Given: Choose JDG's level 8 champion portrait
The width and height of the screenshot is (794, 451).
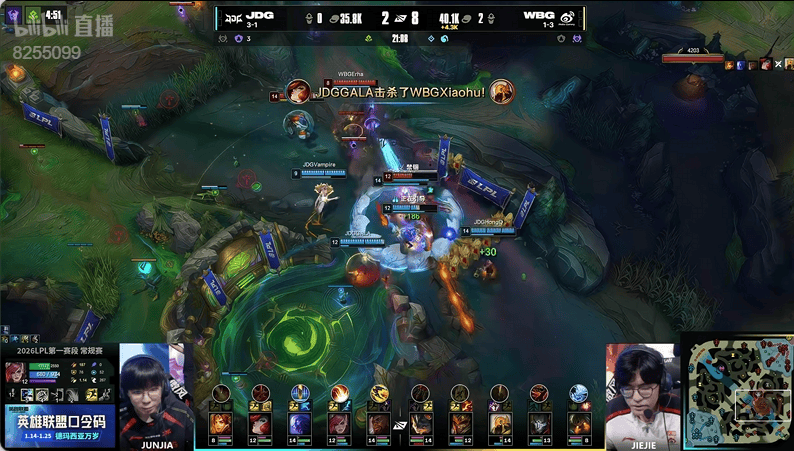Looking at the screenshot, I should coord(220,424).
